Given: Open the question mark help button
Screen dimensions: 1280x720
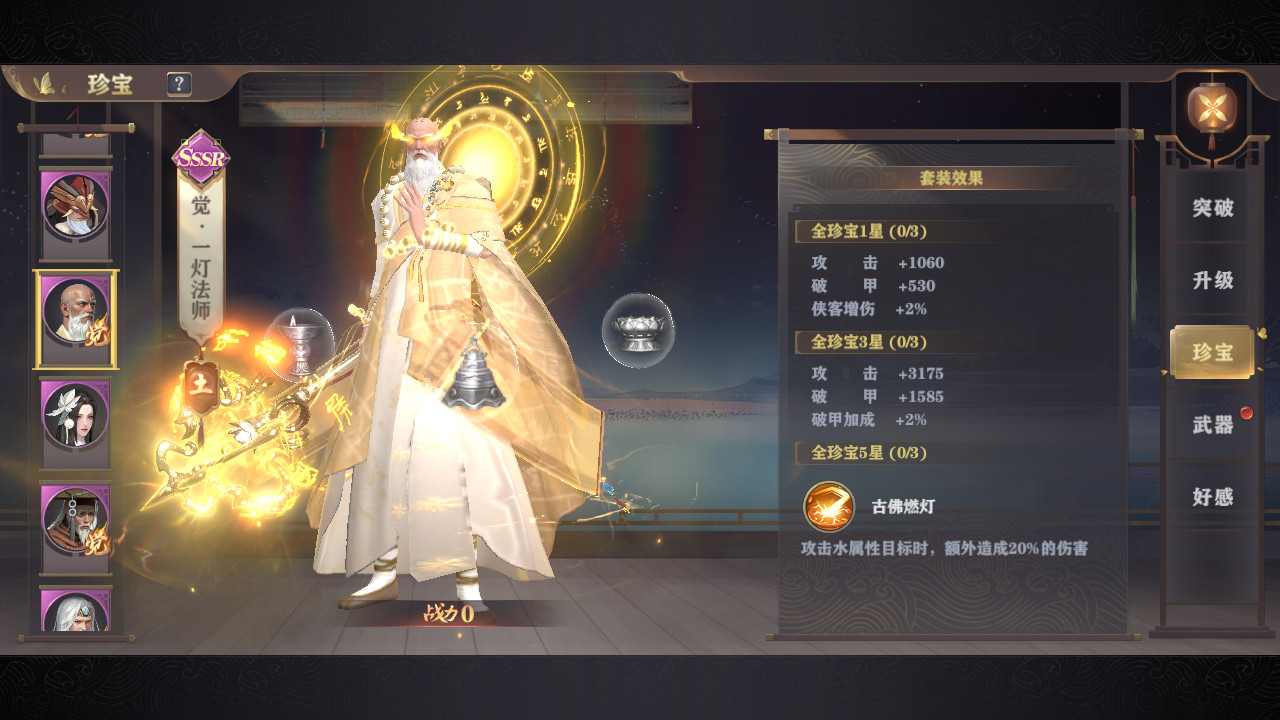Looking at the screenshot, I should point(179,84).
